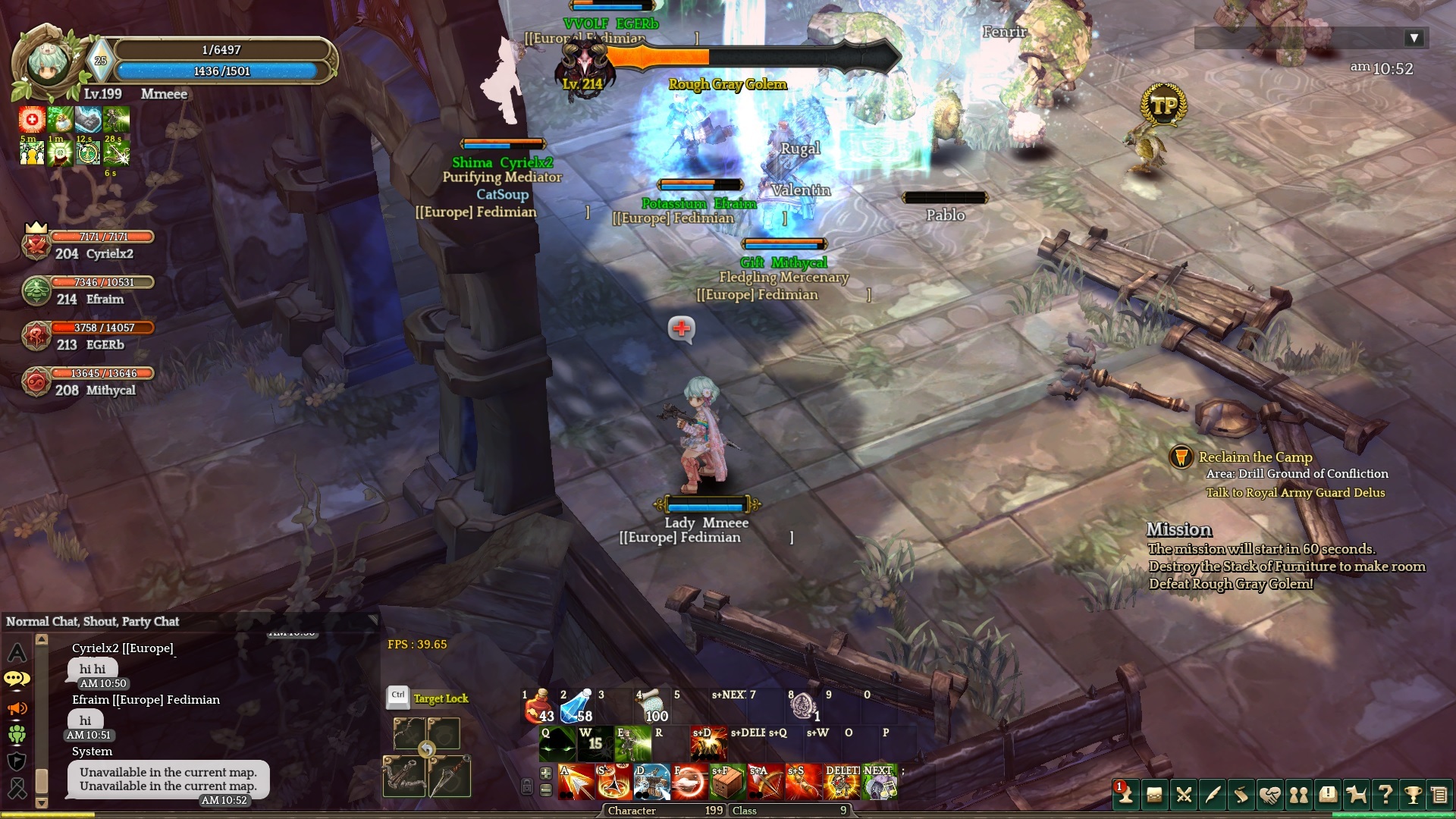Activate the wooden box skill

(726, 783)
